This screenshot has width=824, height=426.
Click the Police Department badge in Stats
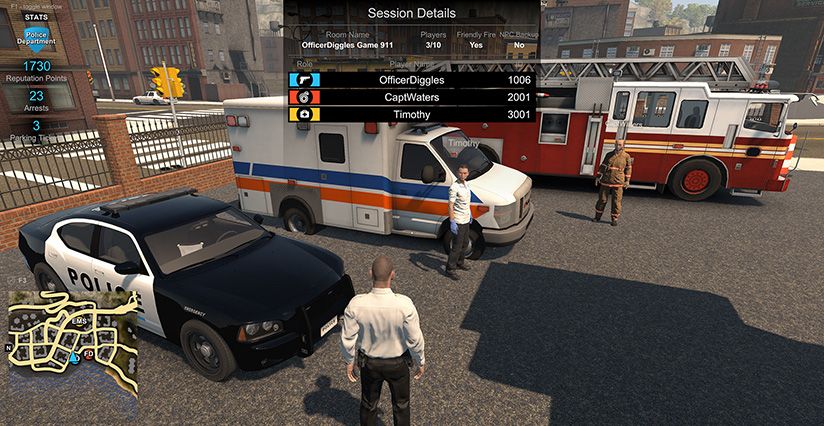pos(36,37)
